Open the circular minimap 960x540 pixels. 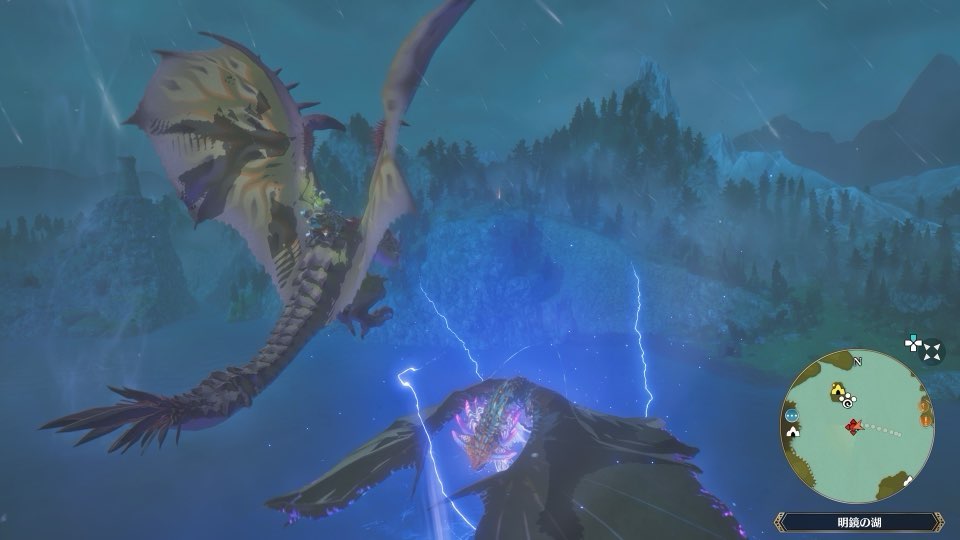pyautogui.click(x=858, y=426)
